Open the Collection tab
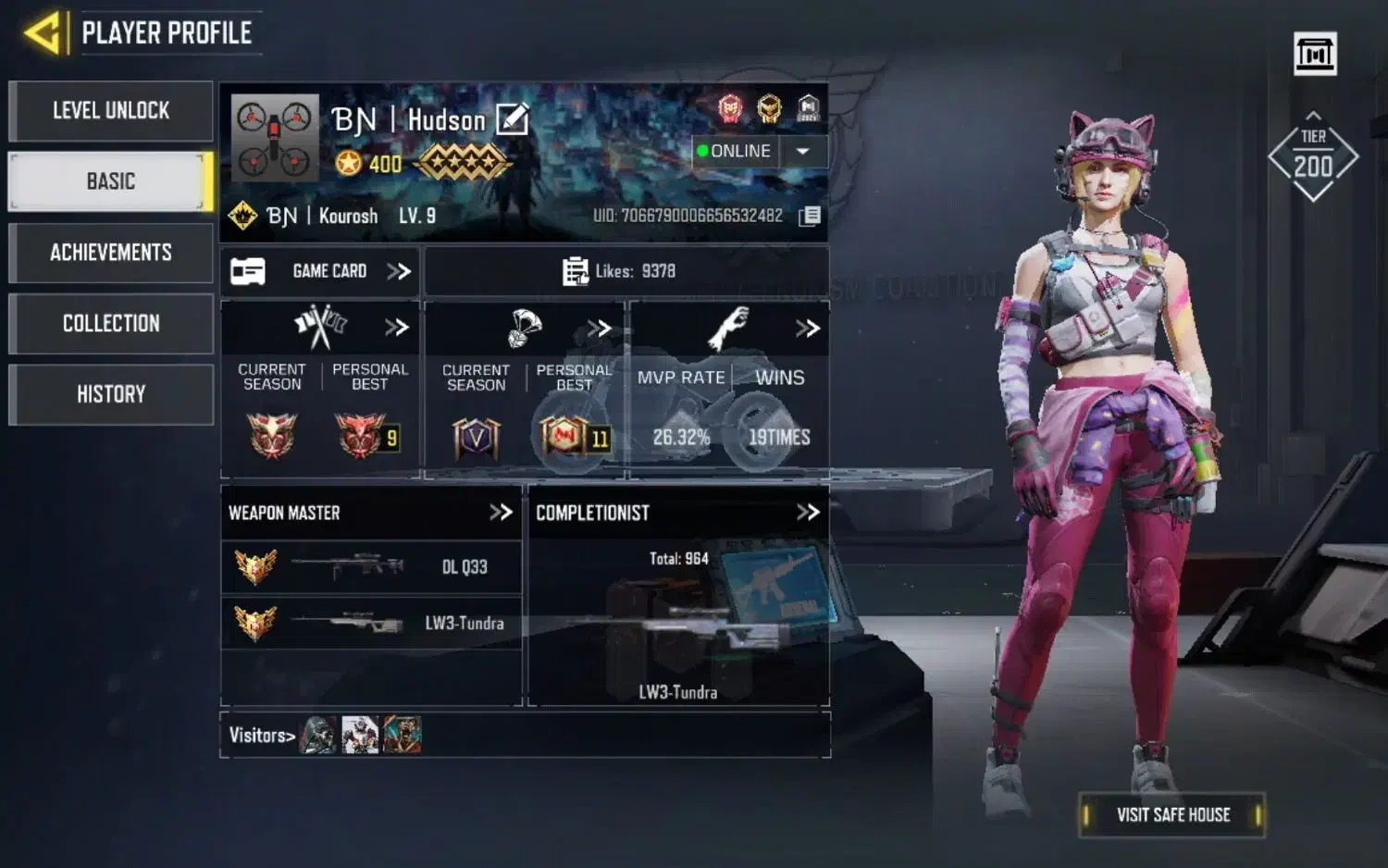The image size is (1388, 868). pos(111,324)
